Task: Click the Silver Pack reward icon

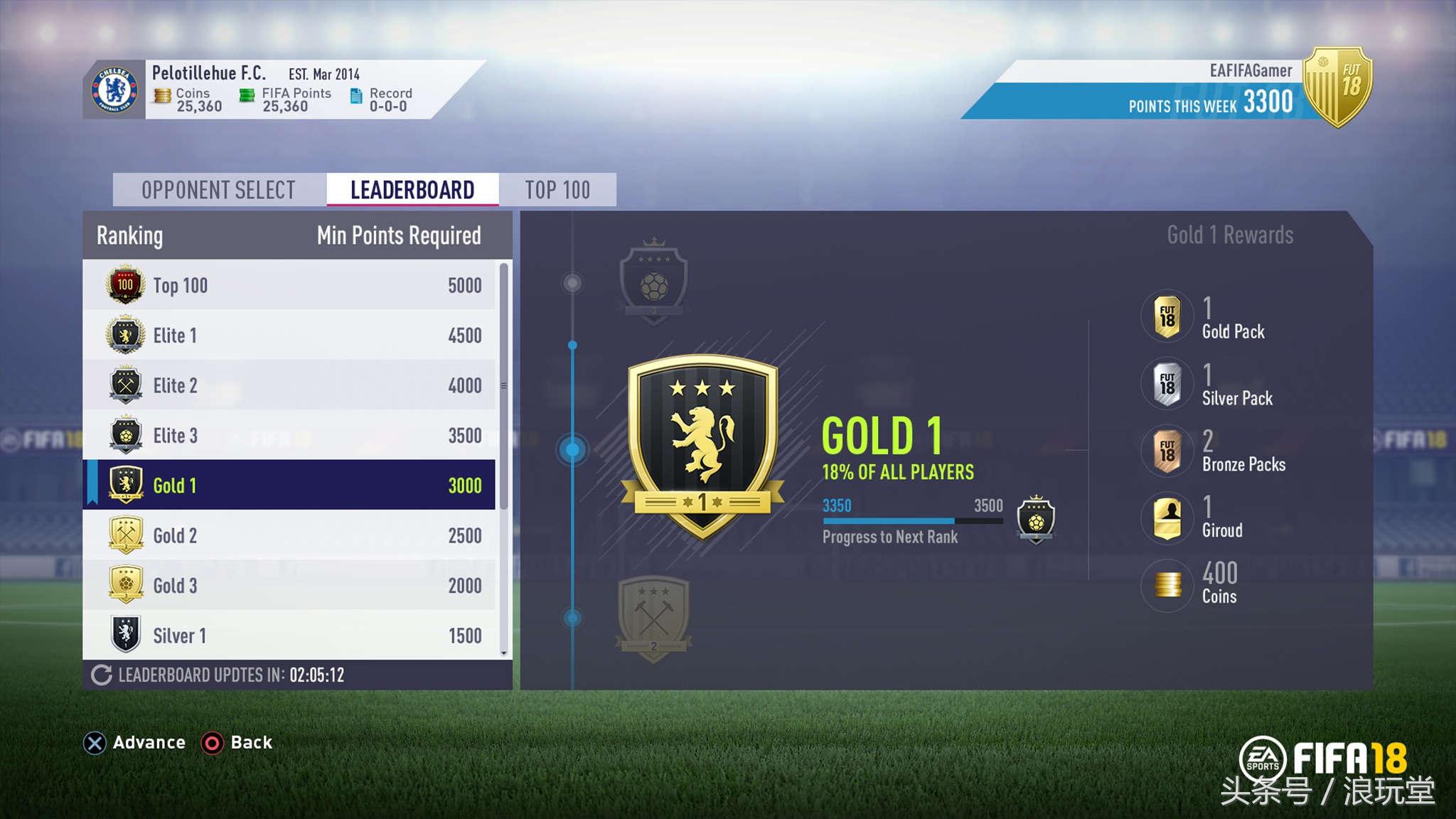Action: [x=1166, y=384]
